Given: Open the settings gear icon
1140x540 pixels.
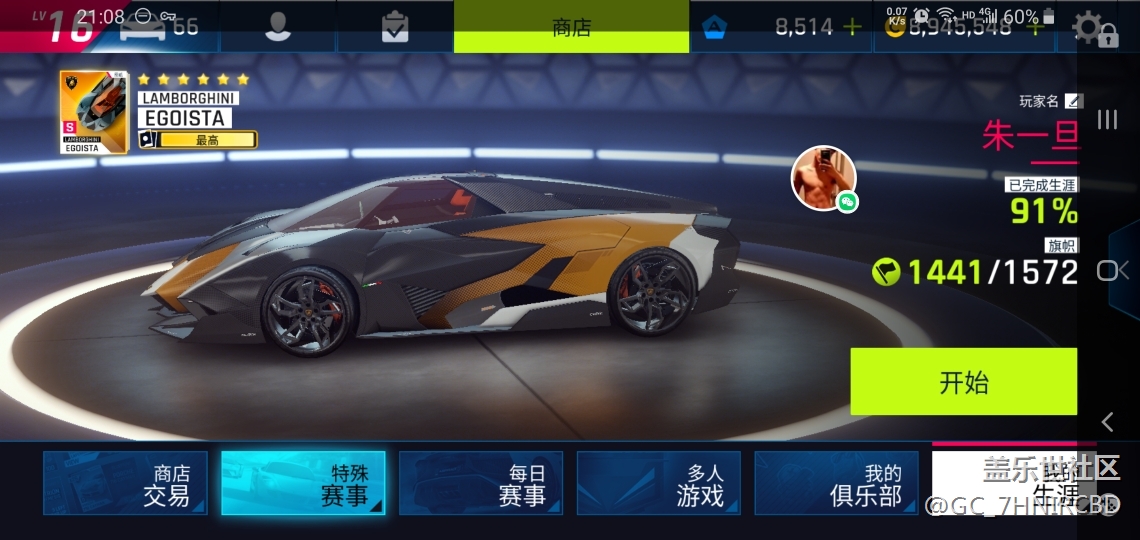Looking at the screenshot, I should point(1088,27).
